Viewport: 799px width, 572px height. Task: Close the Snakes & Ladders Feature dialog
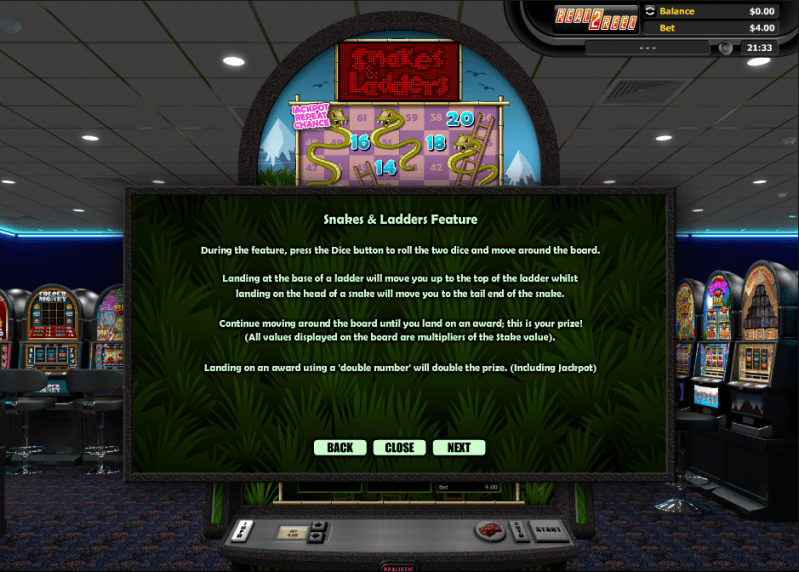[400, 447]
